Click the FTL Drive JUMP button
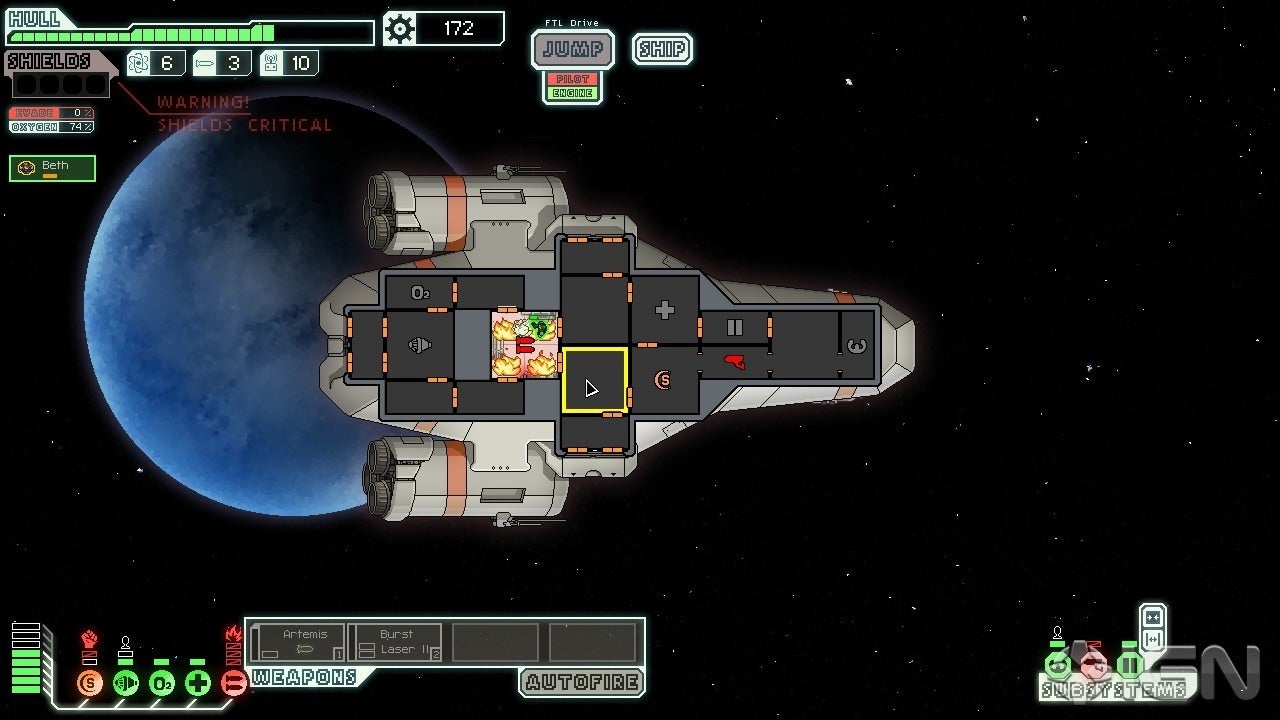Image resolution: width=1280 pixels, height=720 pixels. coord(572,49)
